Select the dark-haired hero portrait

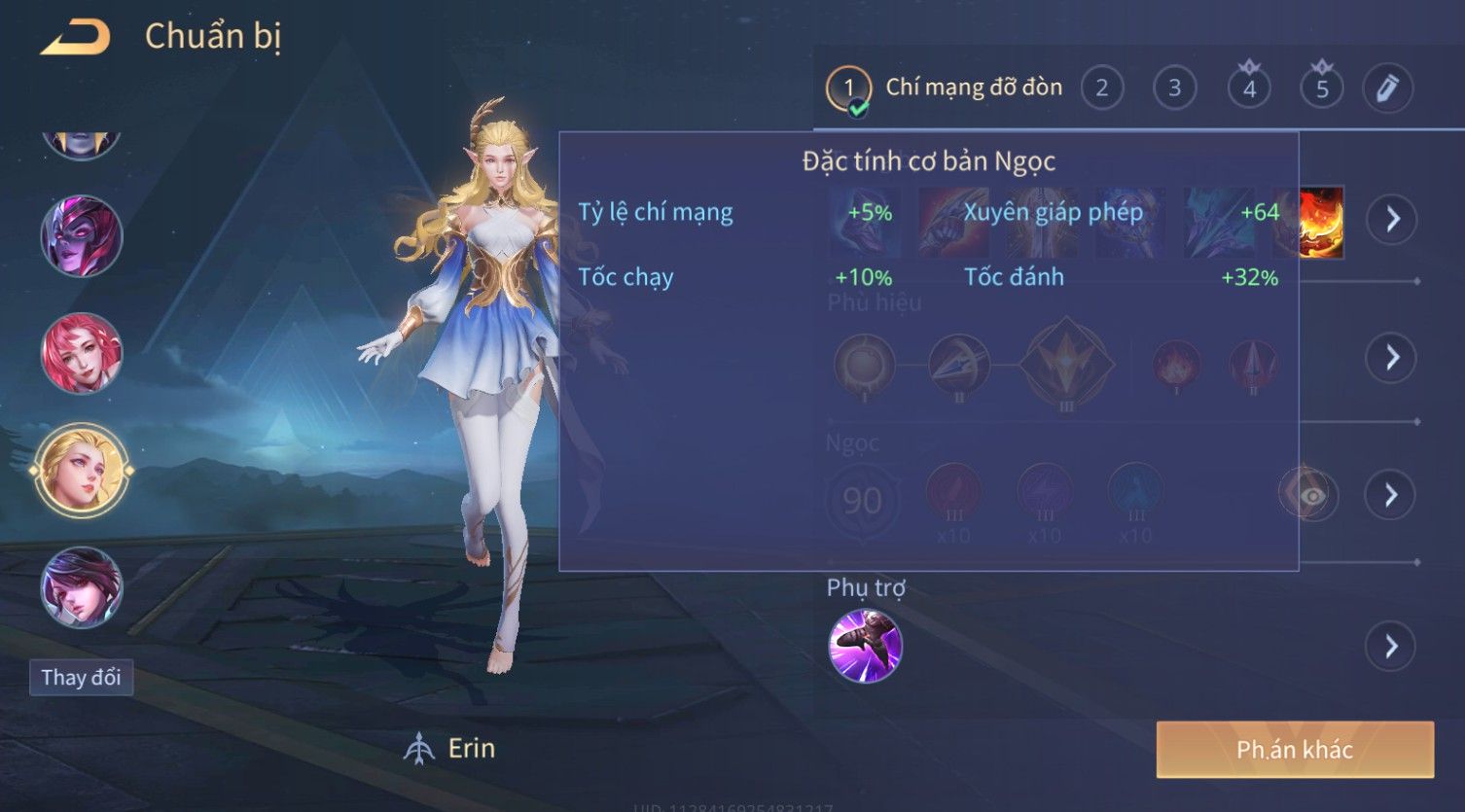pos(82,587)
